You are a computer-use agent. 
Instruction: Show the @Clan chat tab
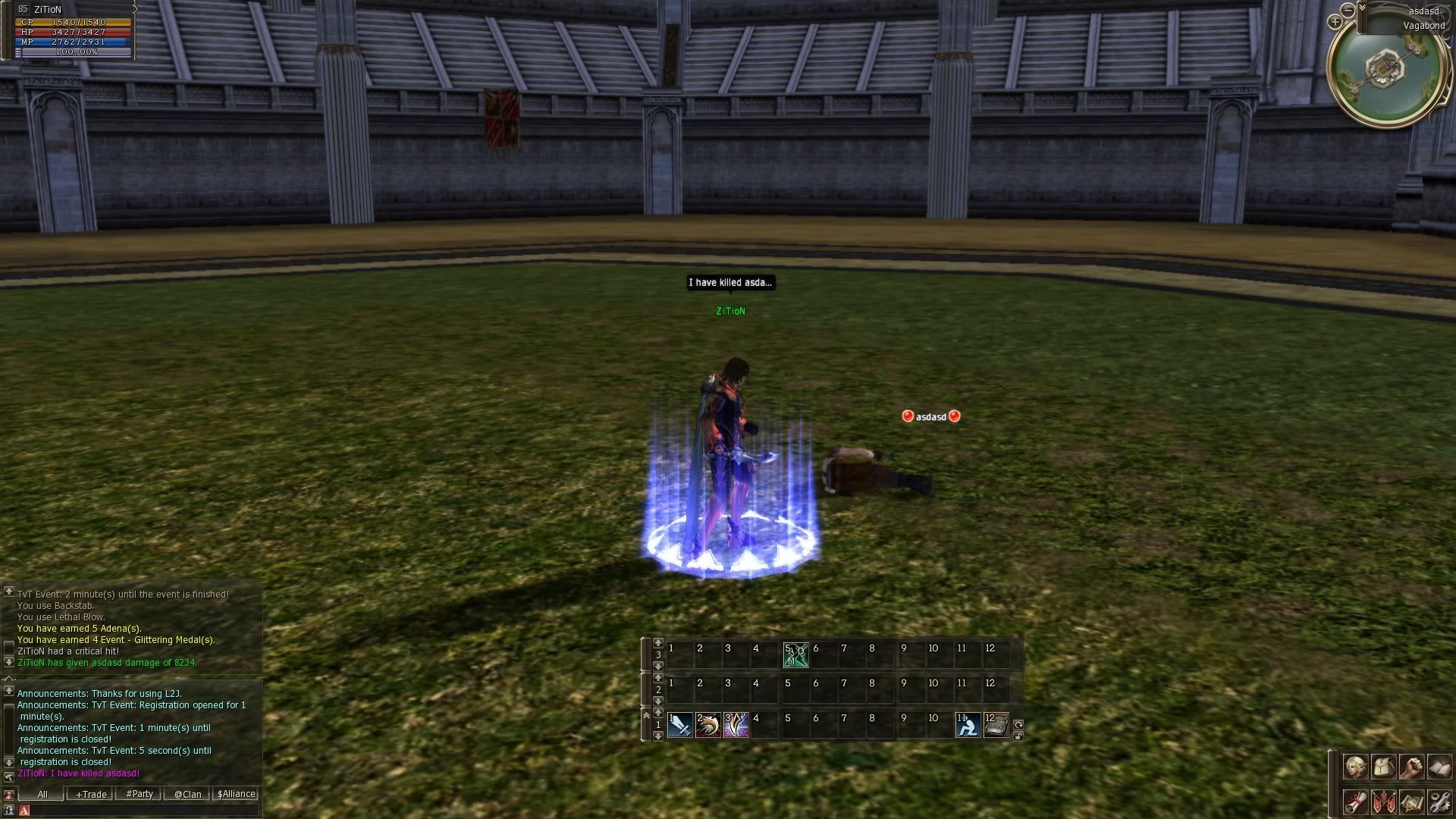coord(188,794)
